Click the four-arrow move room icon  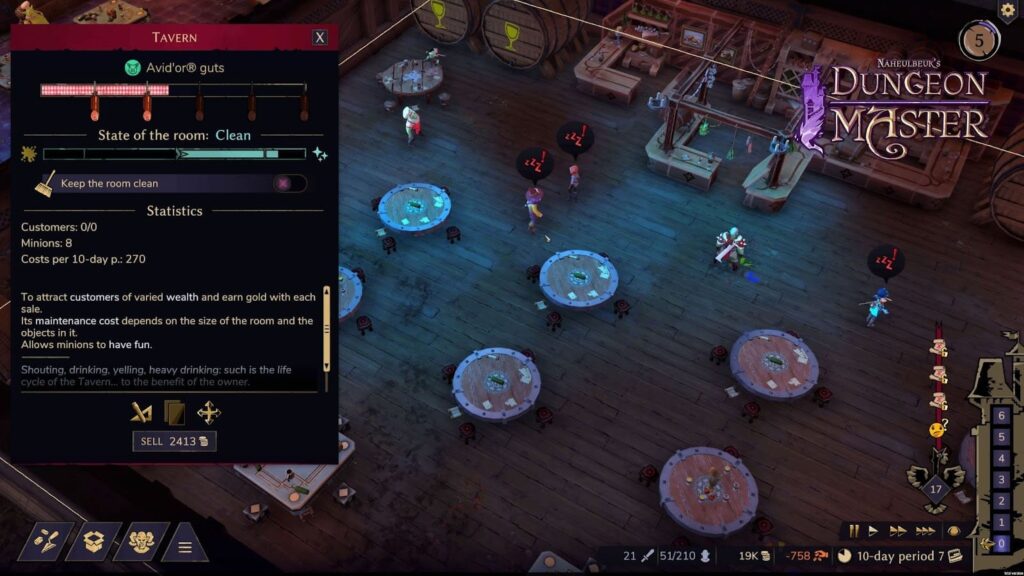pyautogui.click(x=209, y=412)
